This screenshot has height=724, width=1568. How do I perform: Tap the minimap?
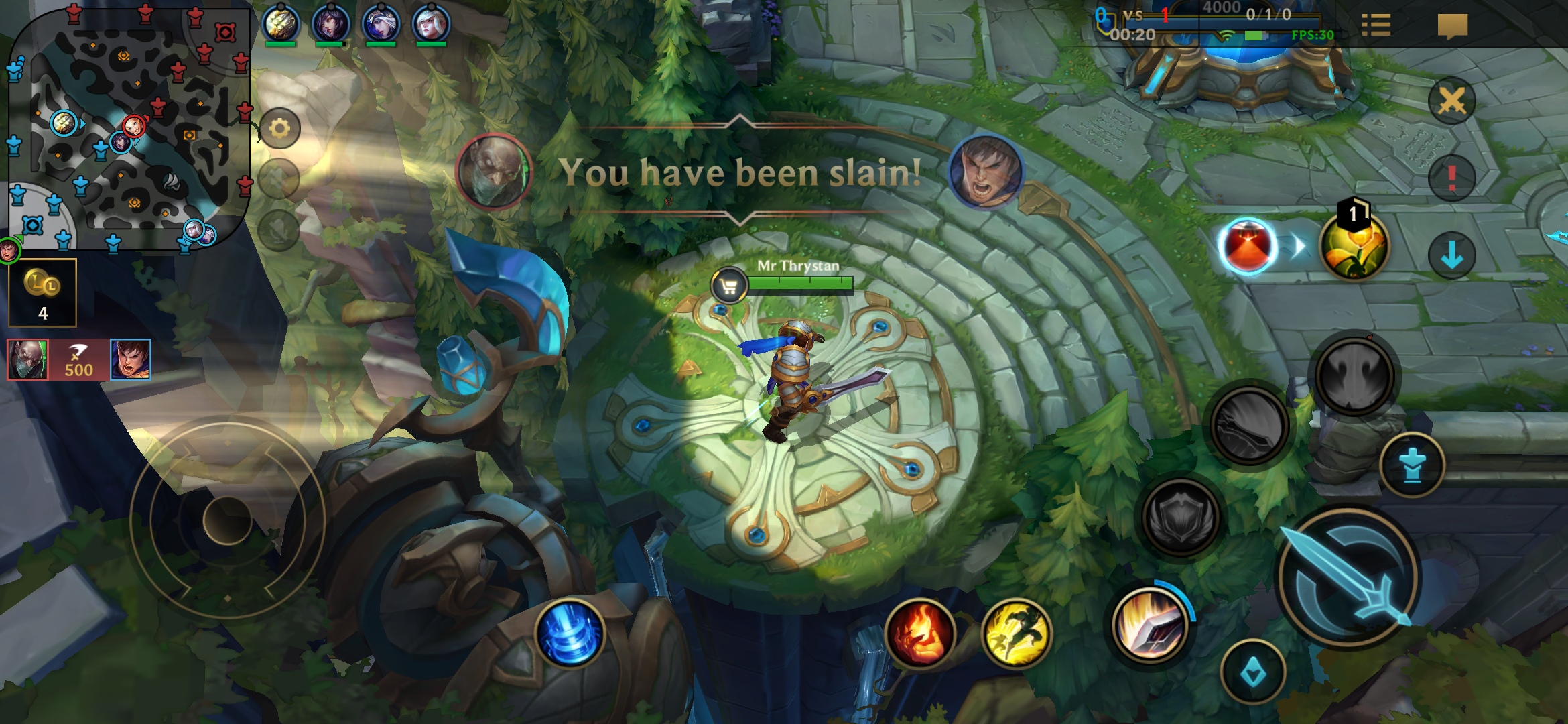point(129,127)
